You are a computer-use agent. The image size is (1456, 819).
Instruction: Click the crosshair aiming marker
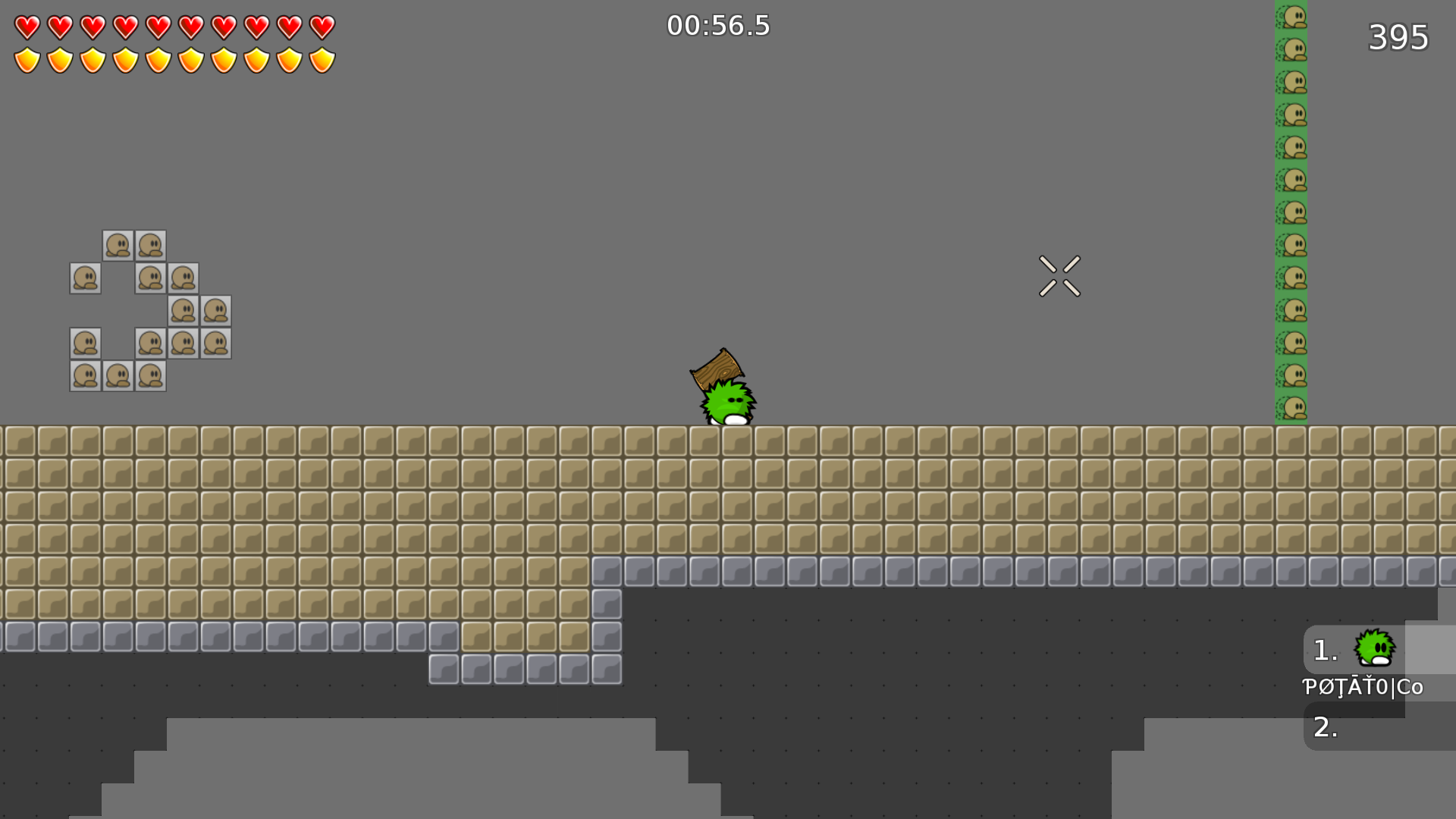pyautogui.click(x=1059, y=275)
